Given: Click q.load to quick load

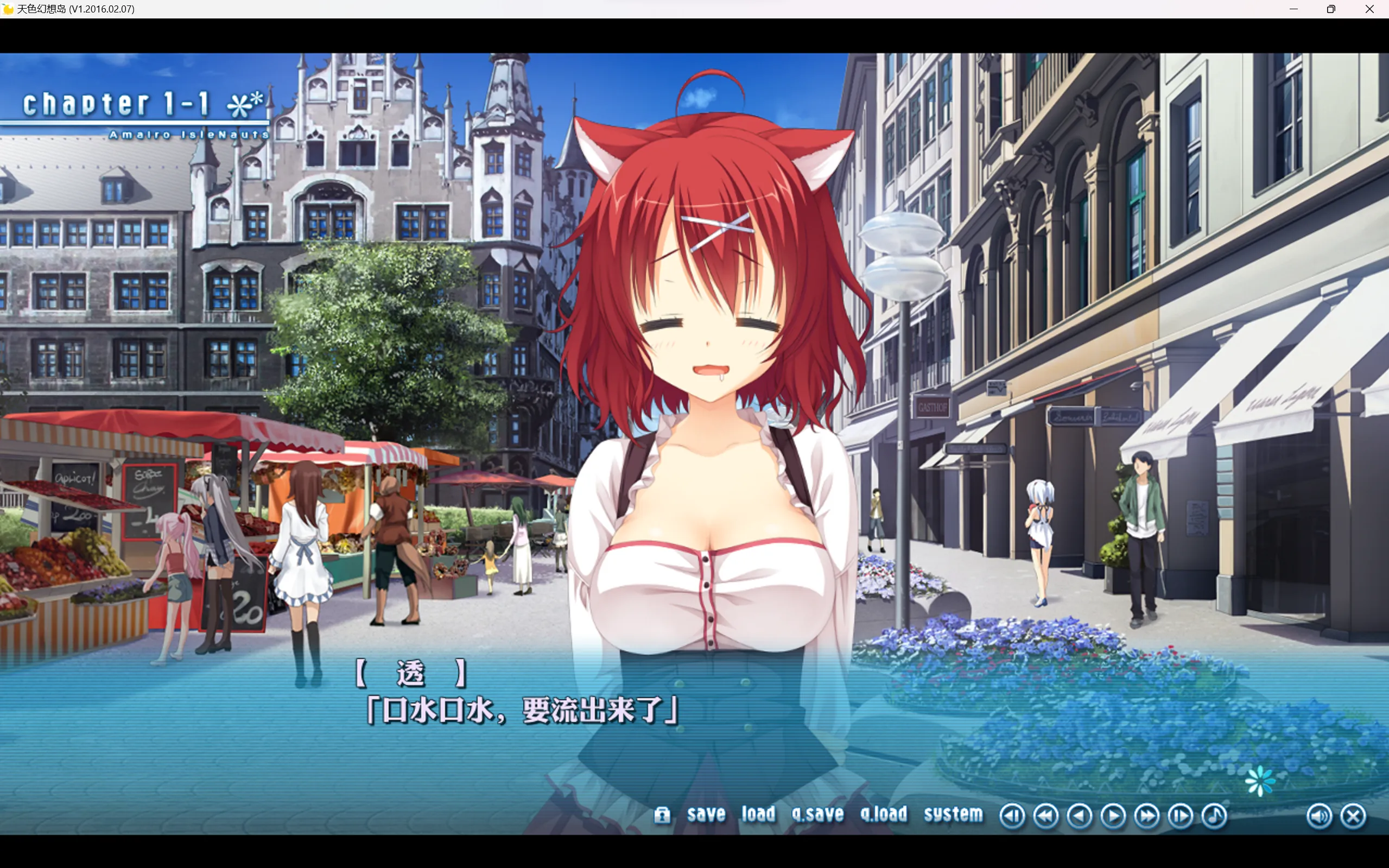Looking at the screenshot, I should pyautogui.click(x=884, y=814).
